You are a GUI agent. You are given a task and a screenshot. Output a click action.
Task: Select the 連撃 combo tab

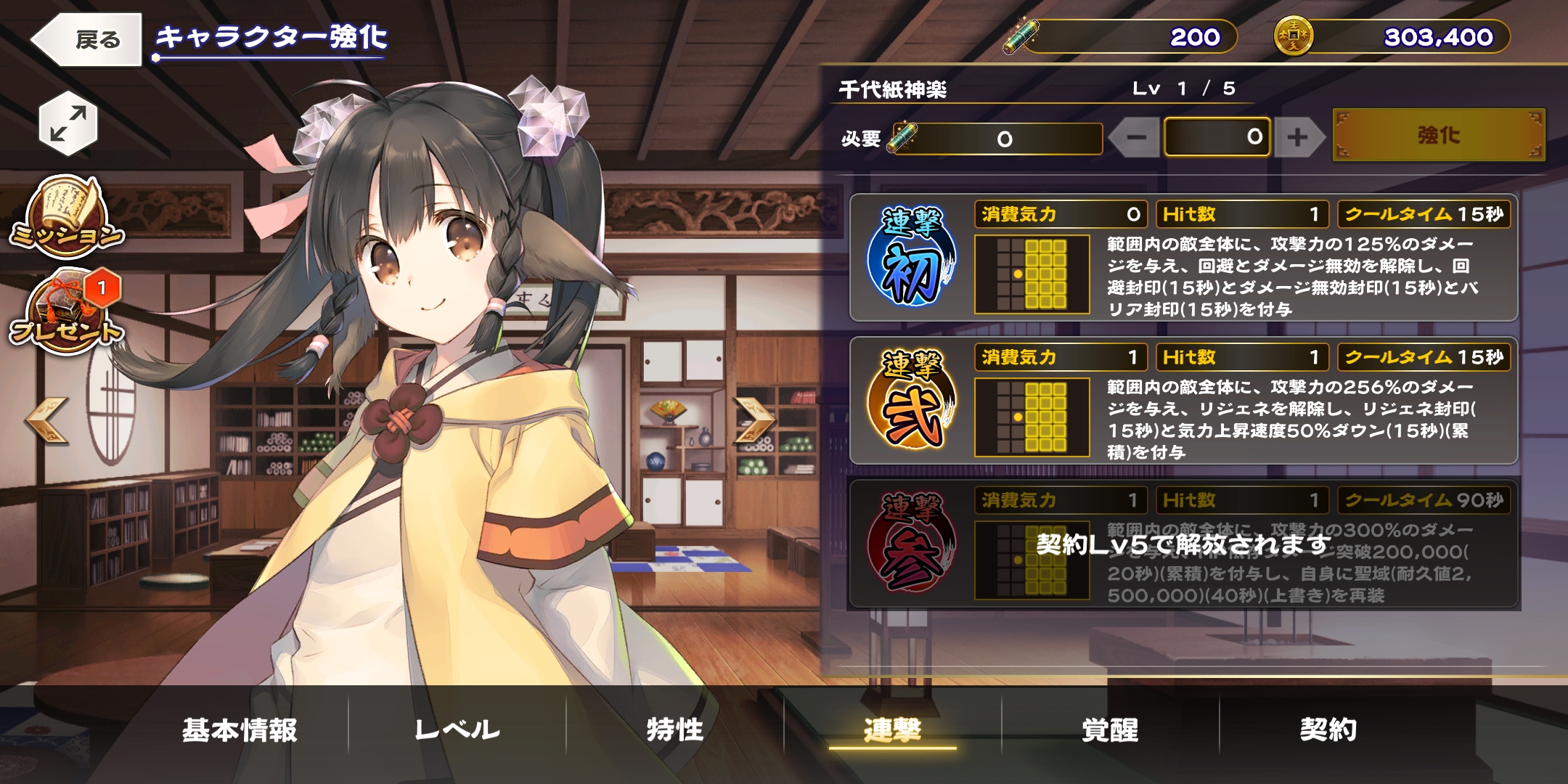tap(893, 730)
